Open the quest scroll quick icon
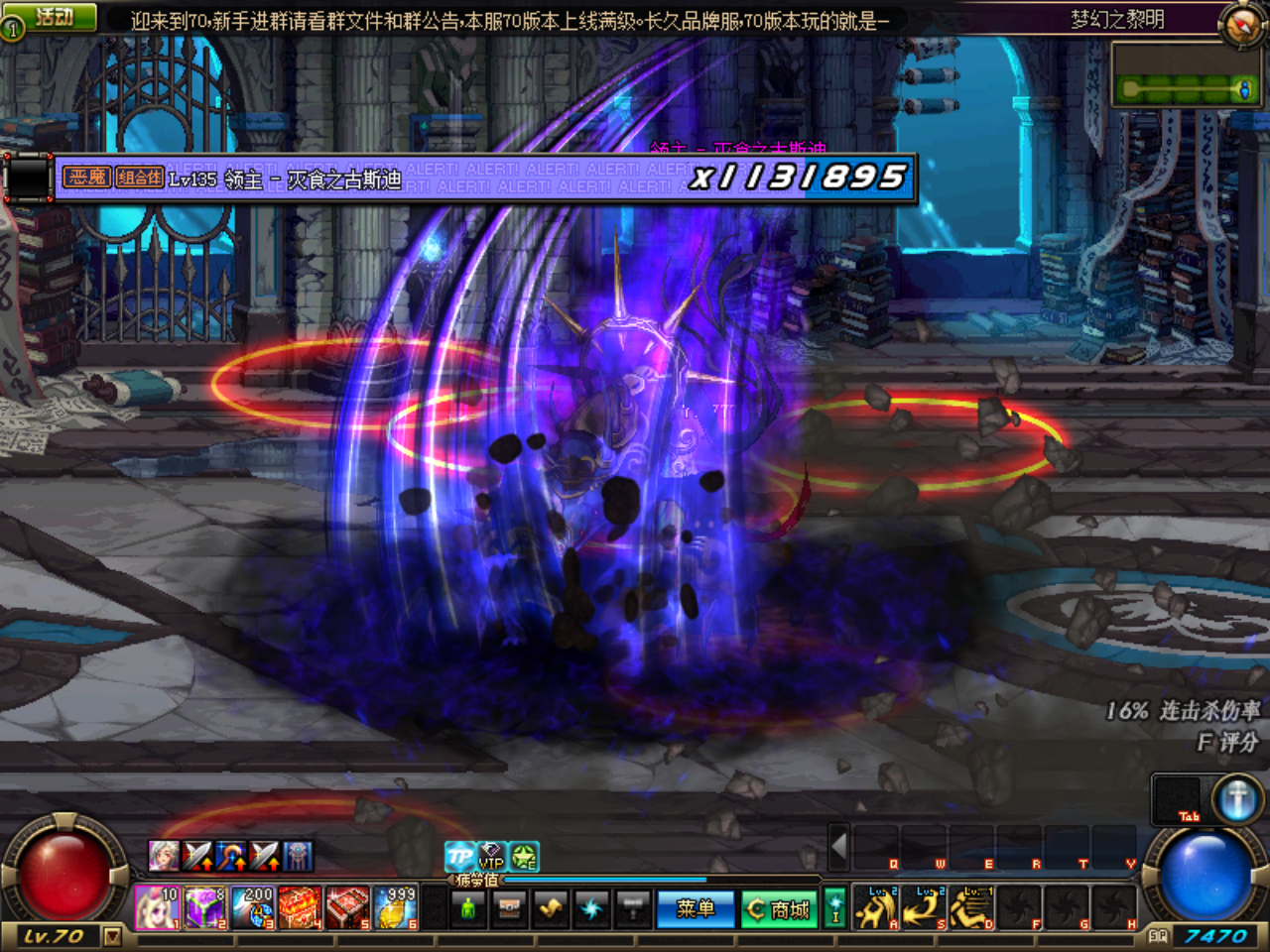 coord(551,909)
